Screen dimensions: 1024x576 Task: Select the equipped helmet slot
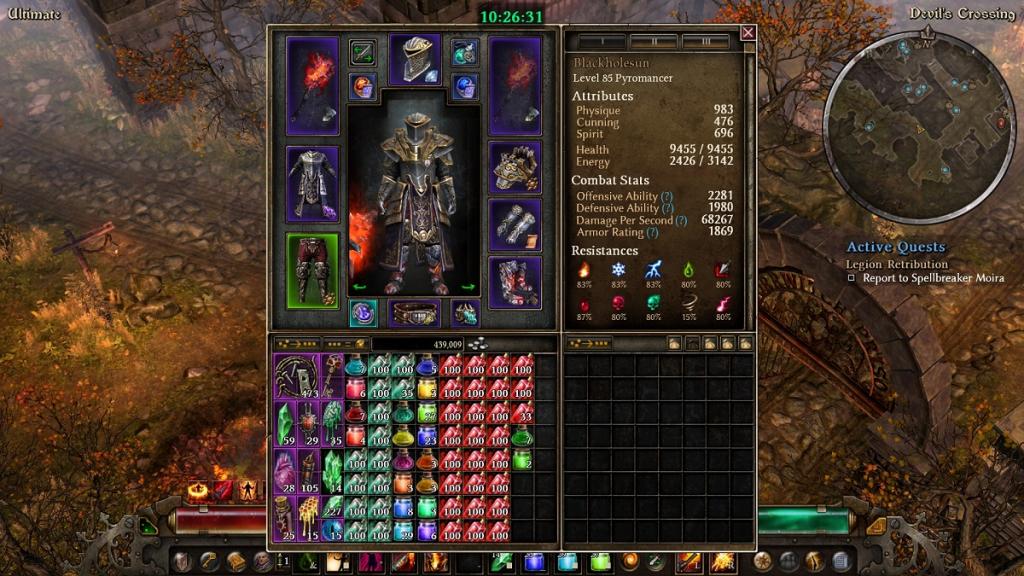[414, 60]
